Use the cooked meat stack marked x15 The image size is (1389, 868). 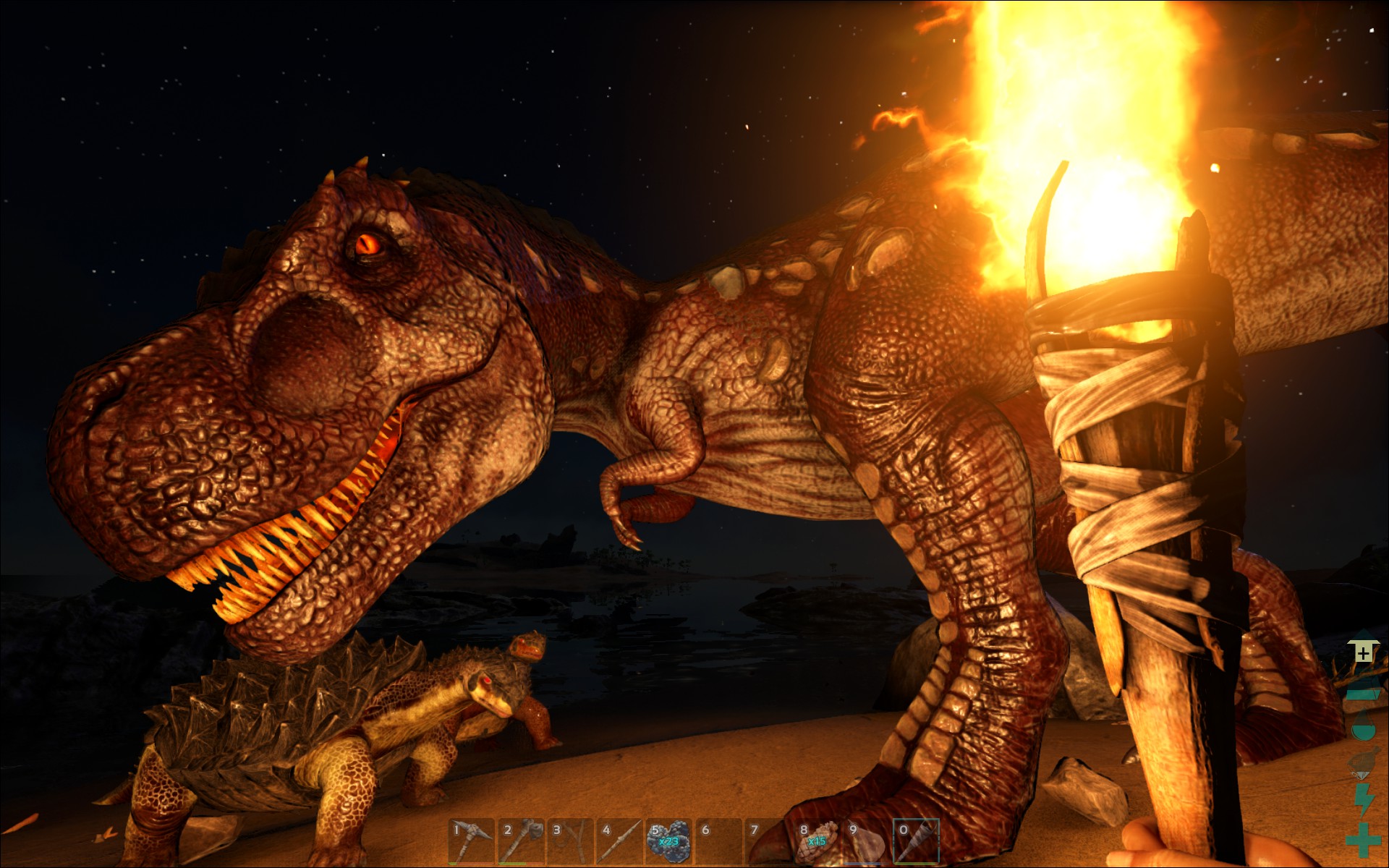pyautogui.click(x=816, y=841)
